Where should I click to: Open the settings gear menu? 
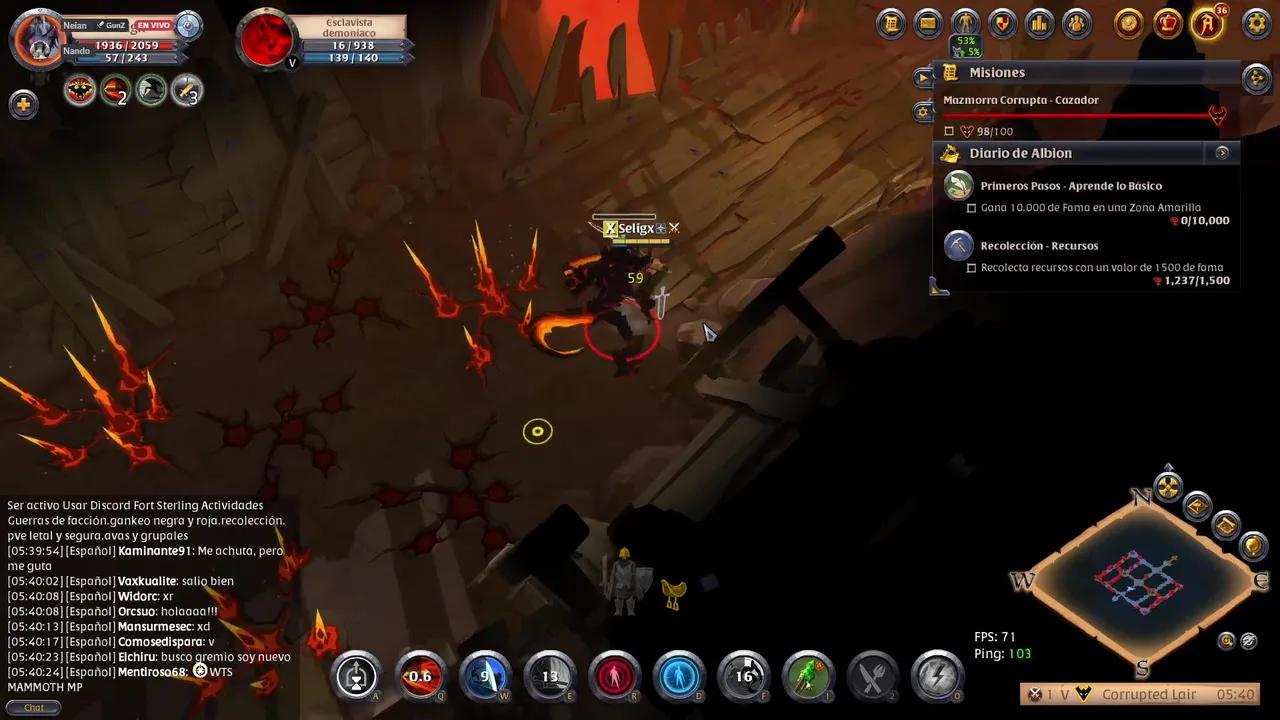tap(1255, 23)
